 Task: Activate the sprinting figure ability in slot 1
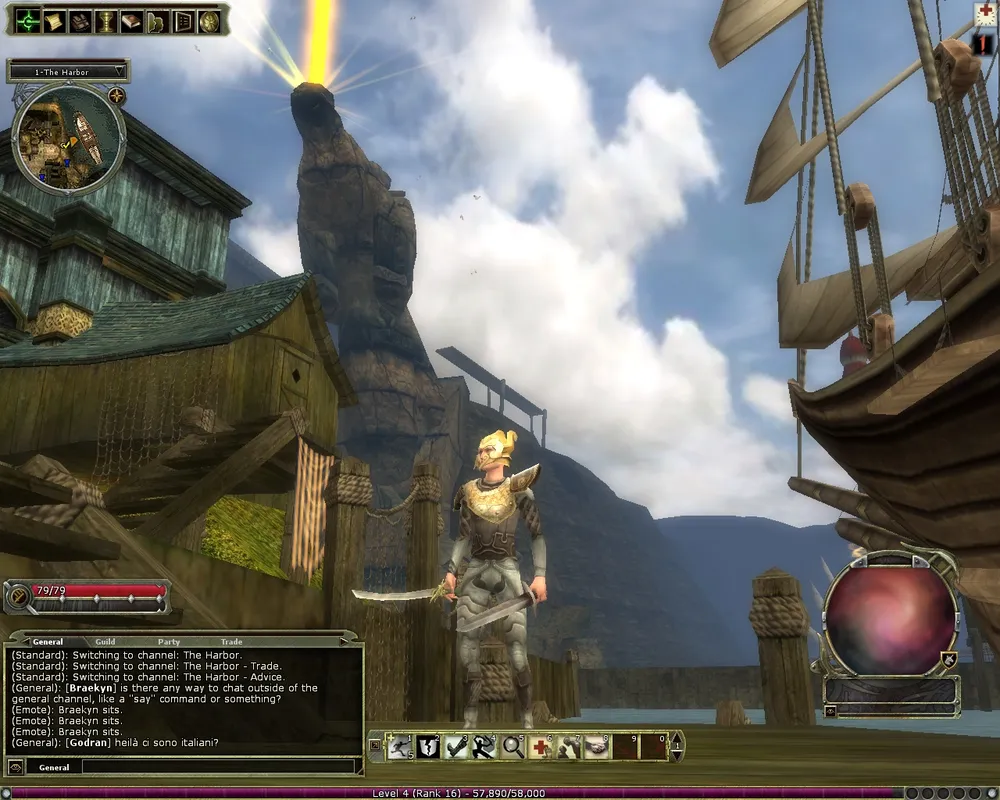pos(402,746)
